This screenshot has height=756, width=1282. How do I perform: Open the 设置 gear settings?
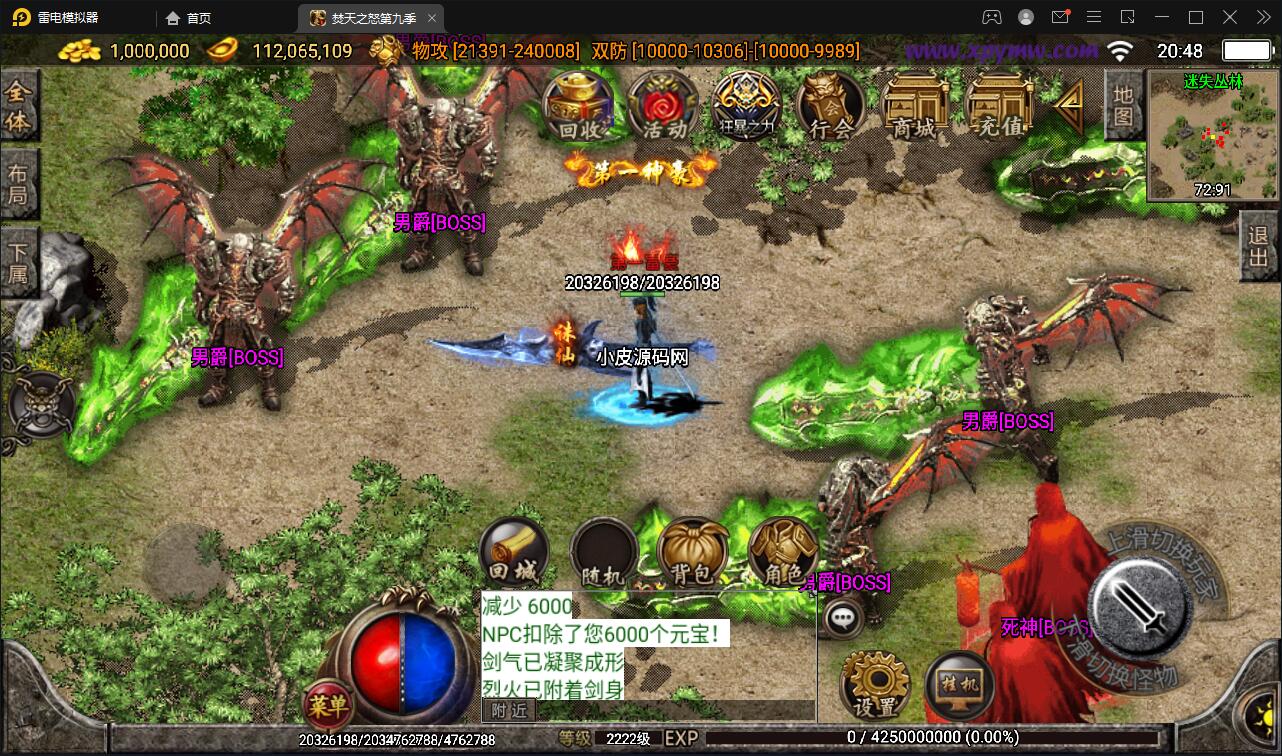coord(876,685)
